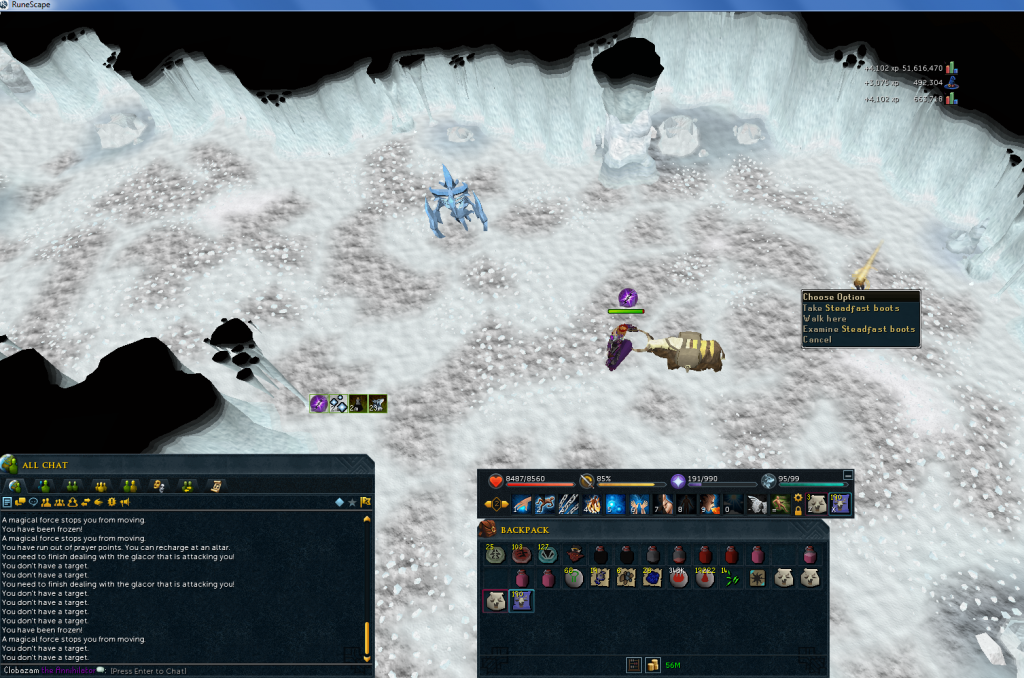Select the red bandit hat item in backpack
This screenshot has width=1024, height=678.
575,554
